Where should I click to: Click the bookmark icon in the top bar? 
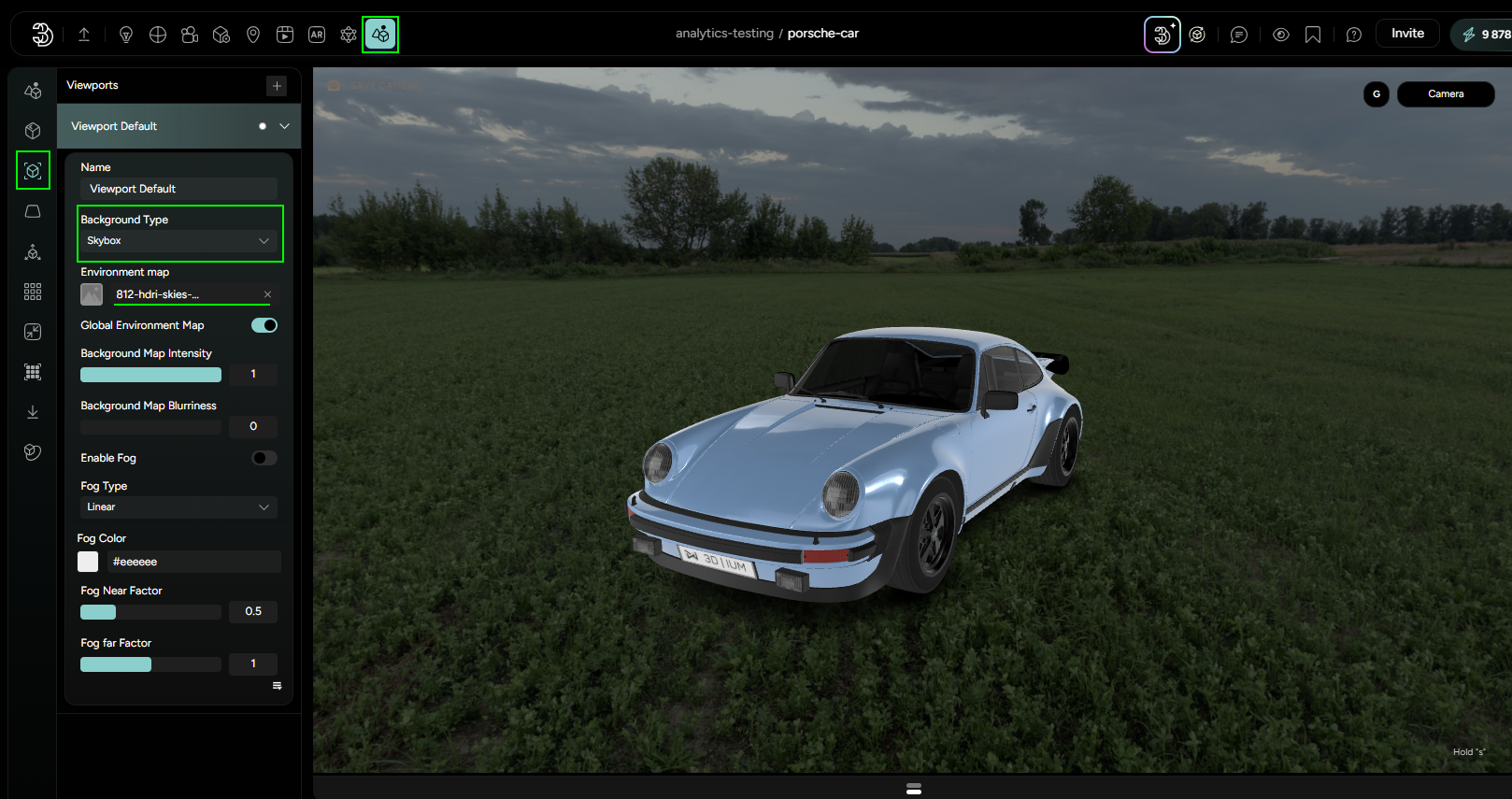[1313, 34]
